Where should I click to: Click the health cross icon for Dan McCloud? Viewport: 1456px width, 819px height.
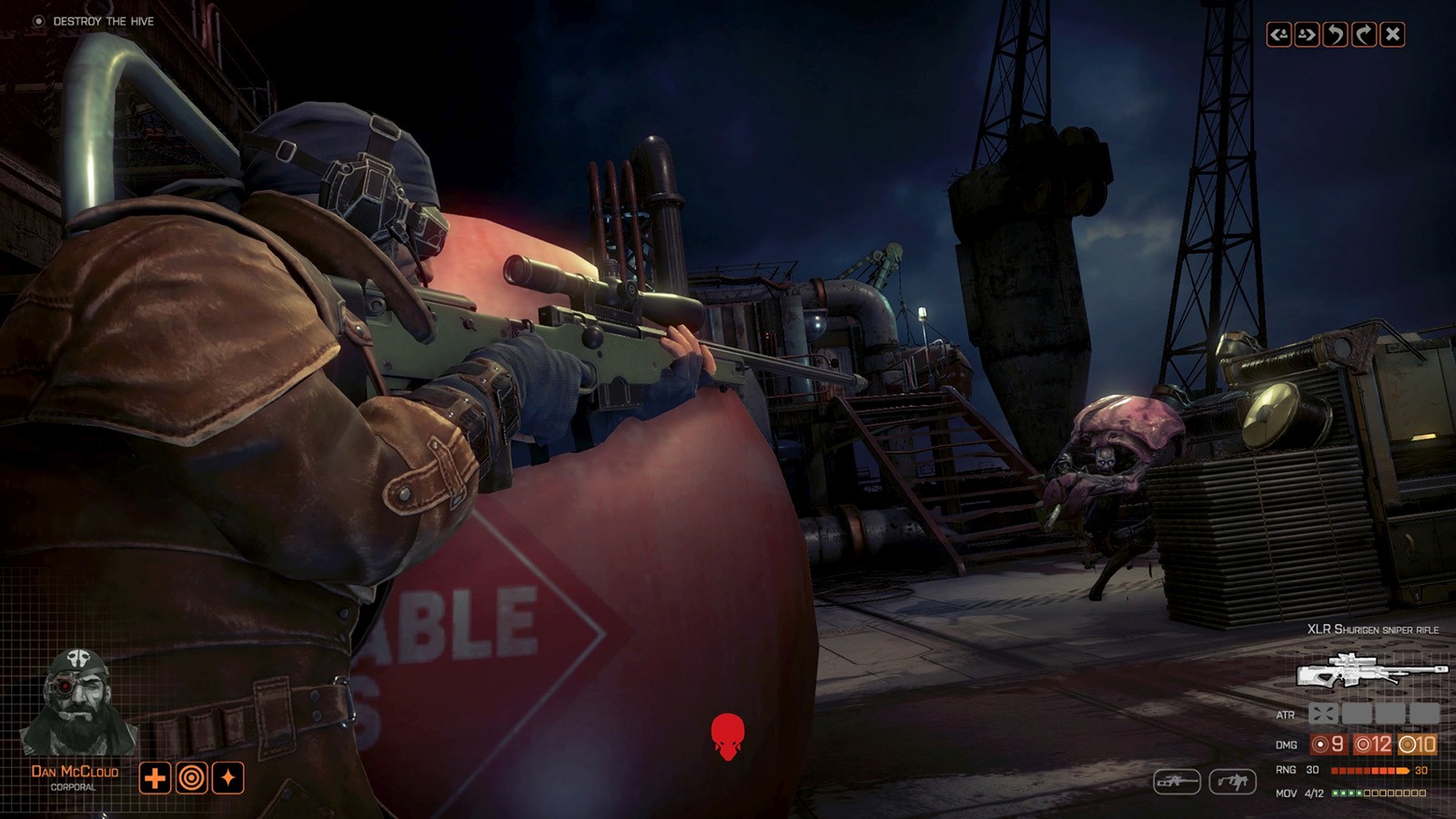coord(156,778)
